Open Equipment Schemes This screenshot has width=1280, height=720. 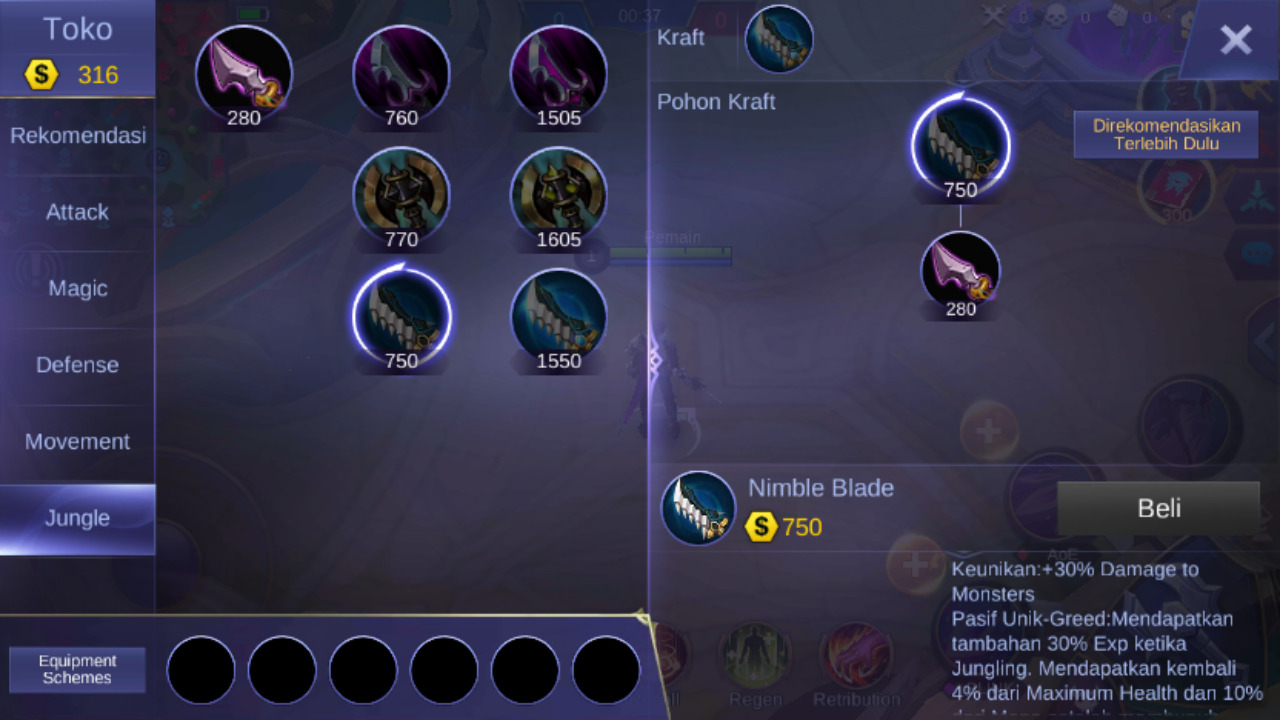[x=77, y=669]
